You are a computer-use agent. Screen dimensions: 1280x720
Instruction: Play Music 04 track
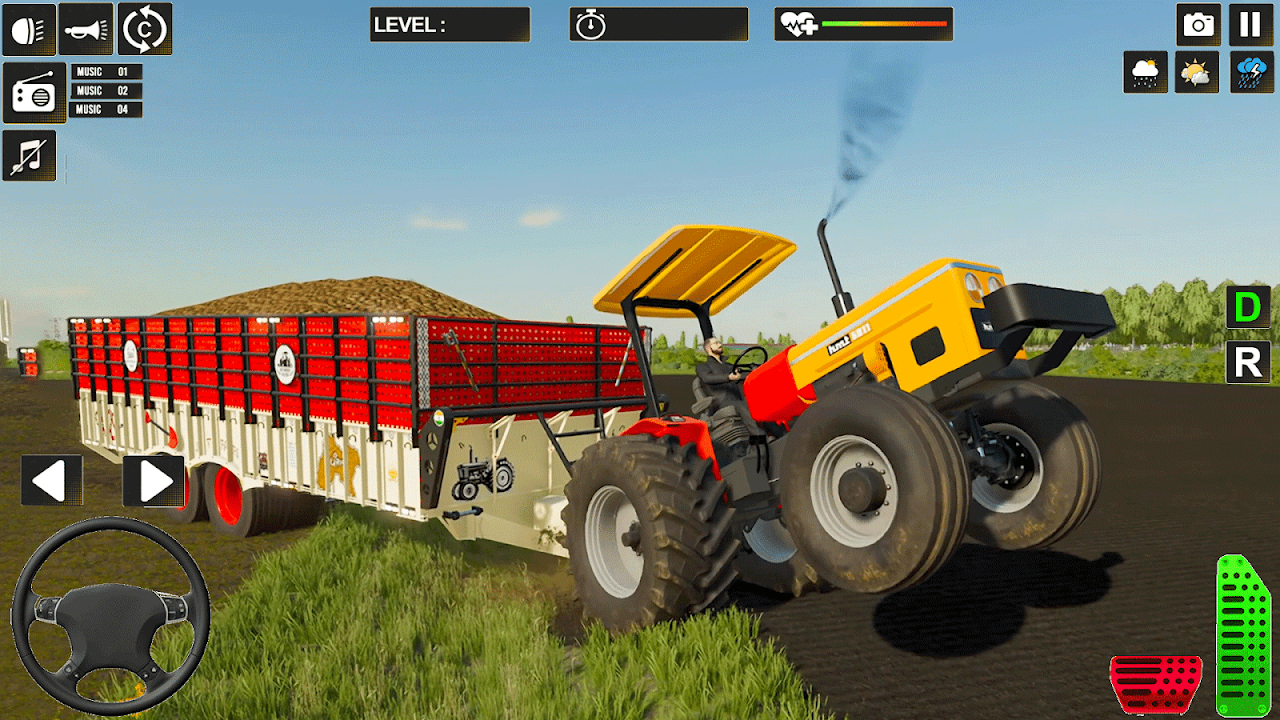106,109
